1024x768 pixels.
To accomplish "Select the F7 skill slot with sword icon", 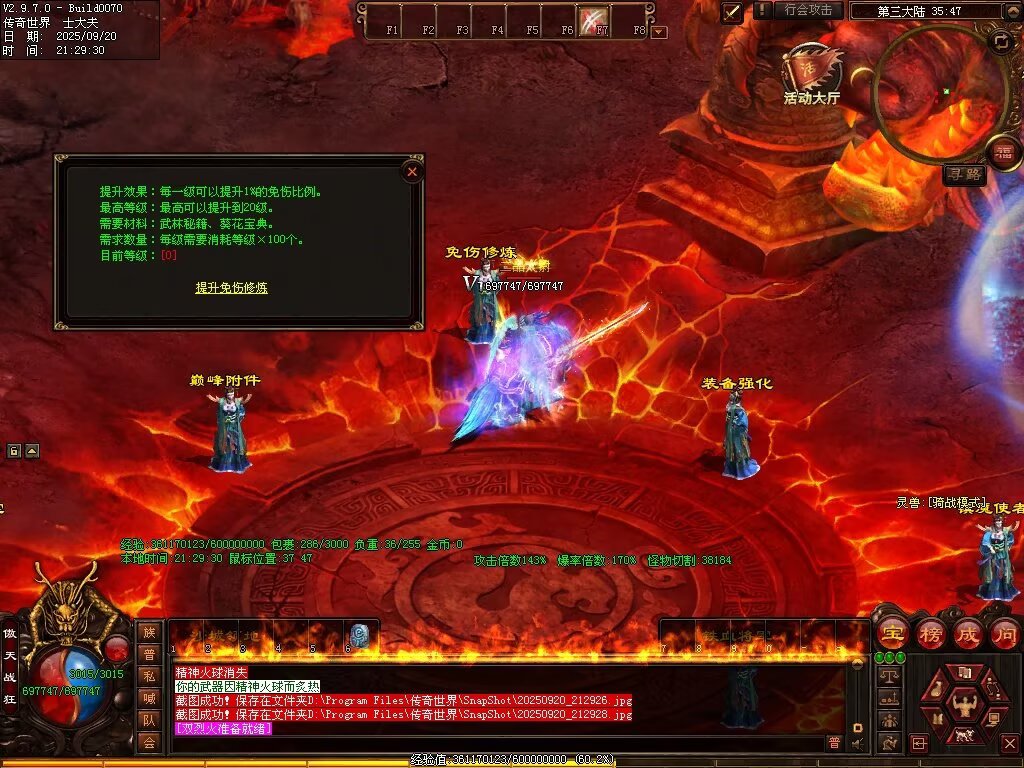I will pos(594,19).
